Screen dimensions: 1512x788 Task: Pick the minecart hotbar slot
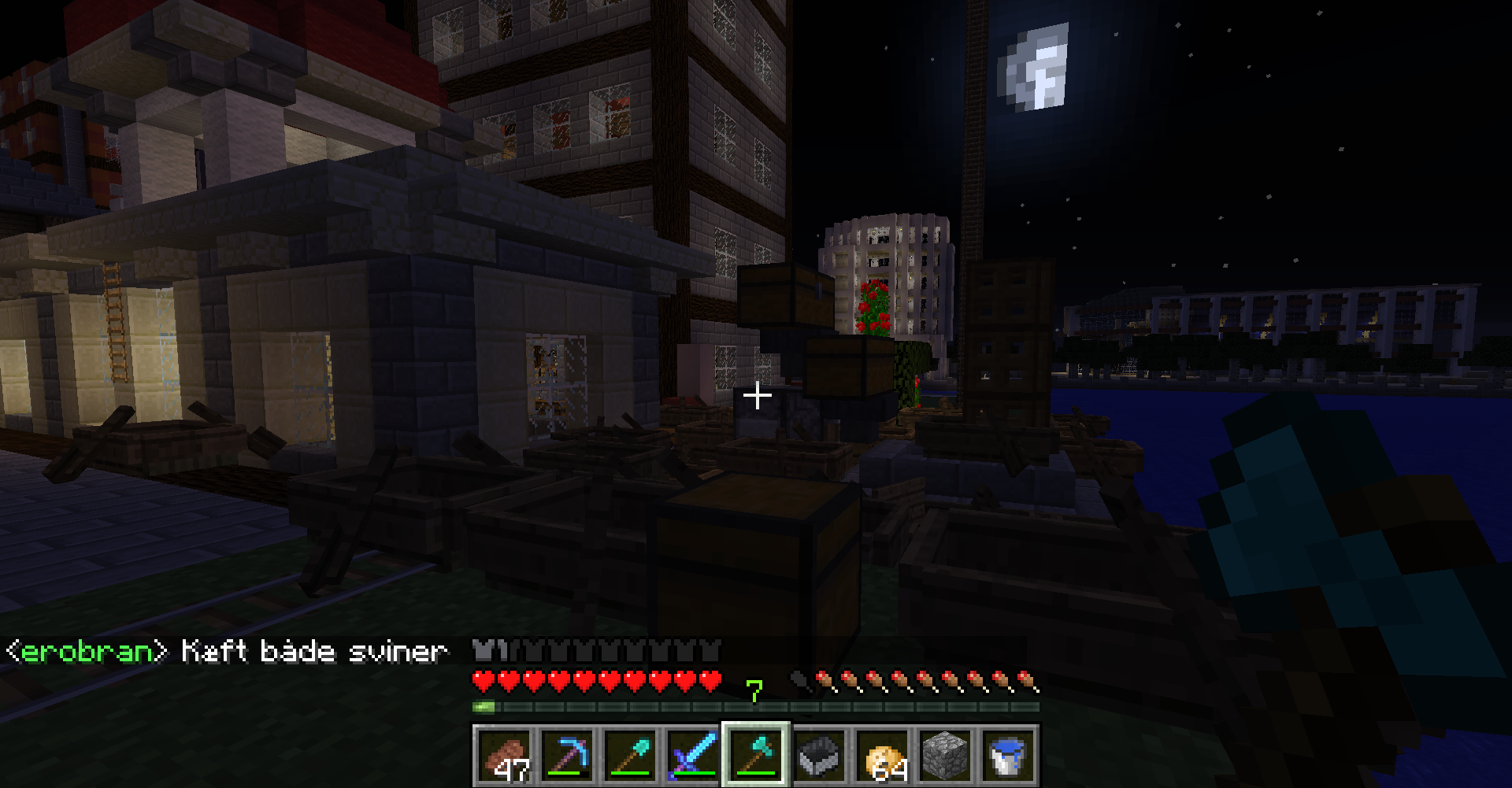[819, 755]
